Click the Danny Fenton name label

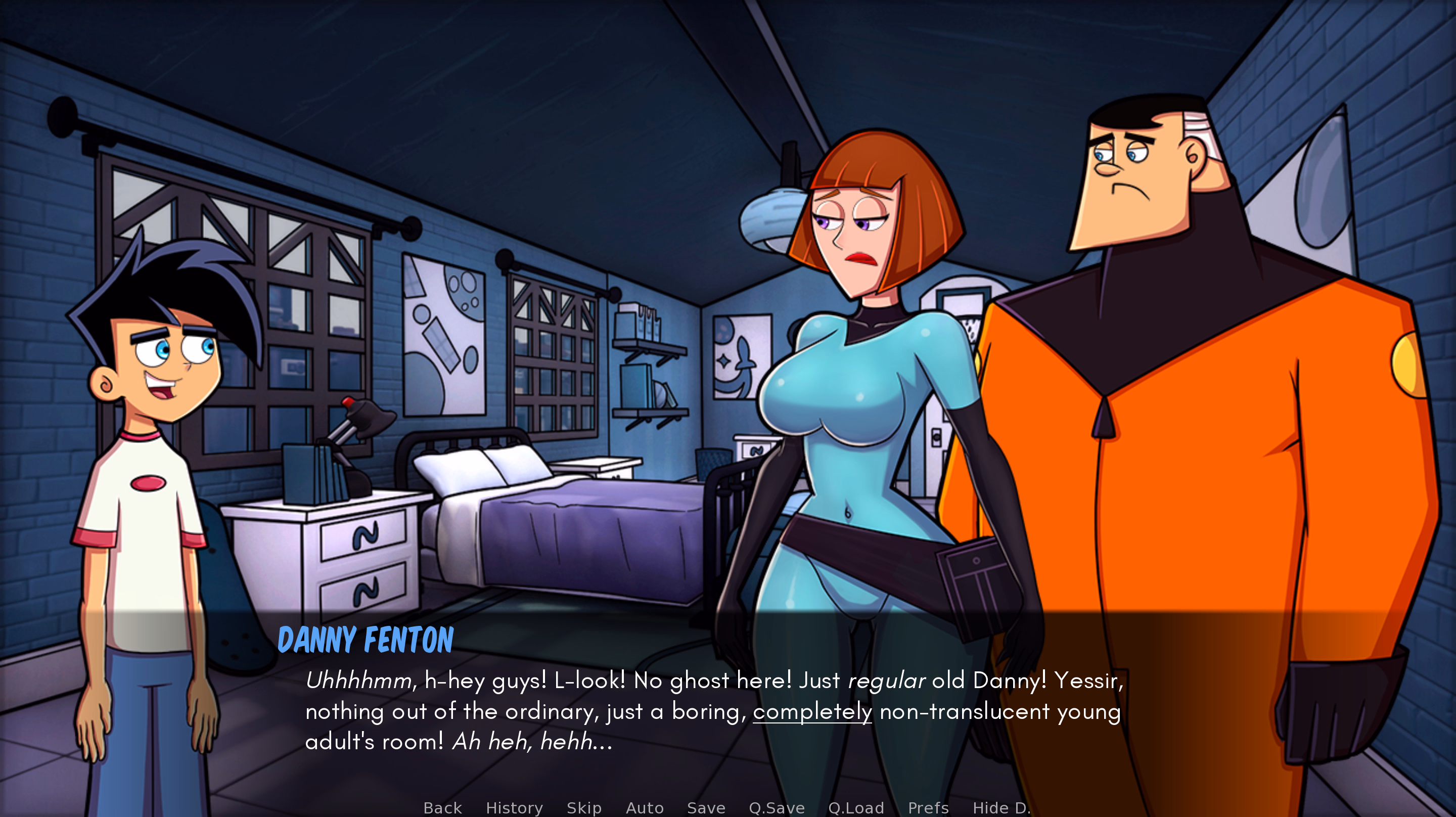point(366,640)
